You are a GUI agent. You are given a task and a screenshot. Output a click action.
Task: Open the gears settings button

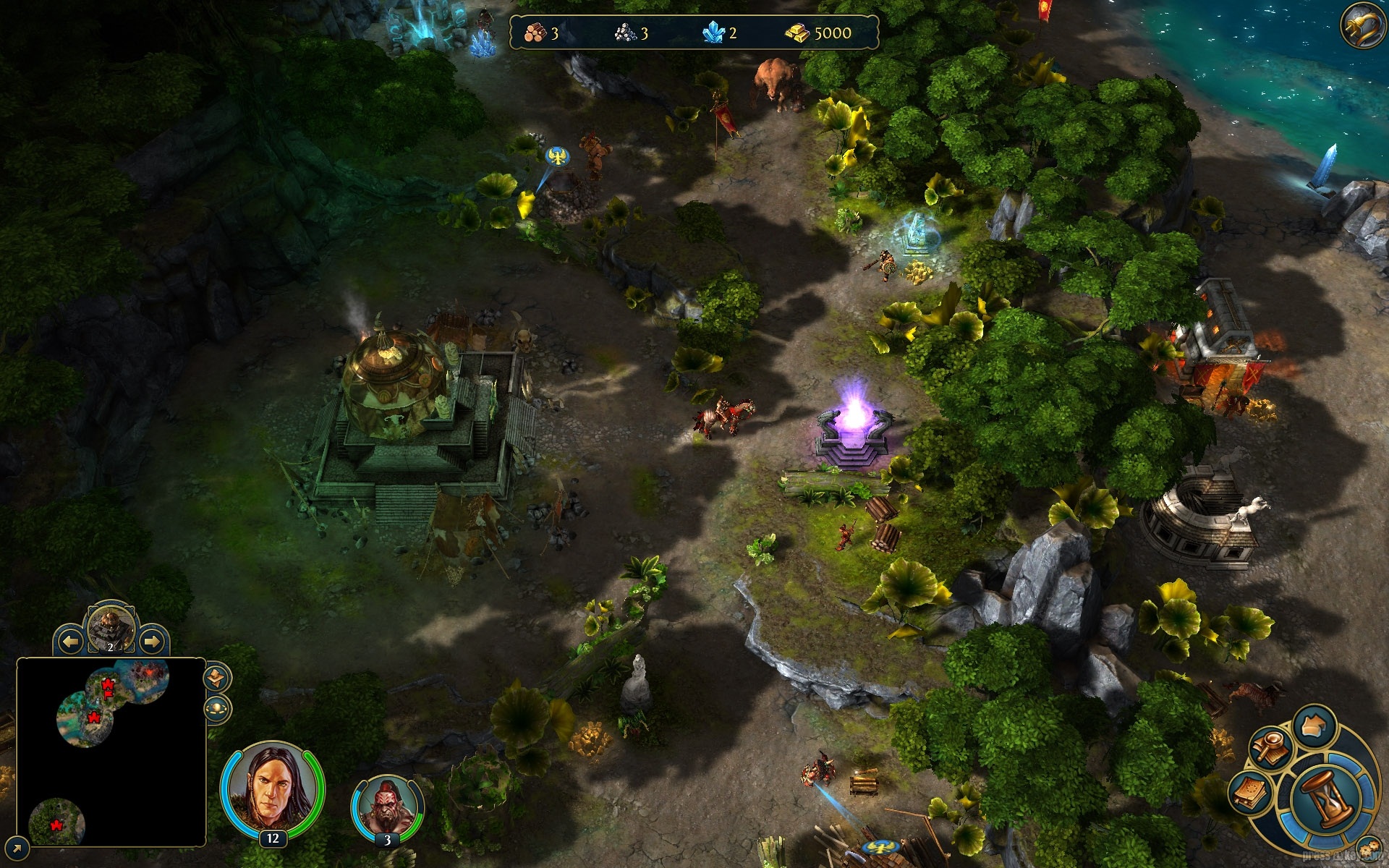coord(1368,849)
